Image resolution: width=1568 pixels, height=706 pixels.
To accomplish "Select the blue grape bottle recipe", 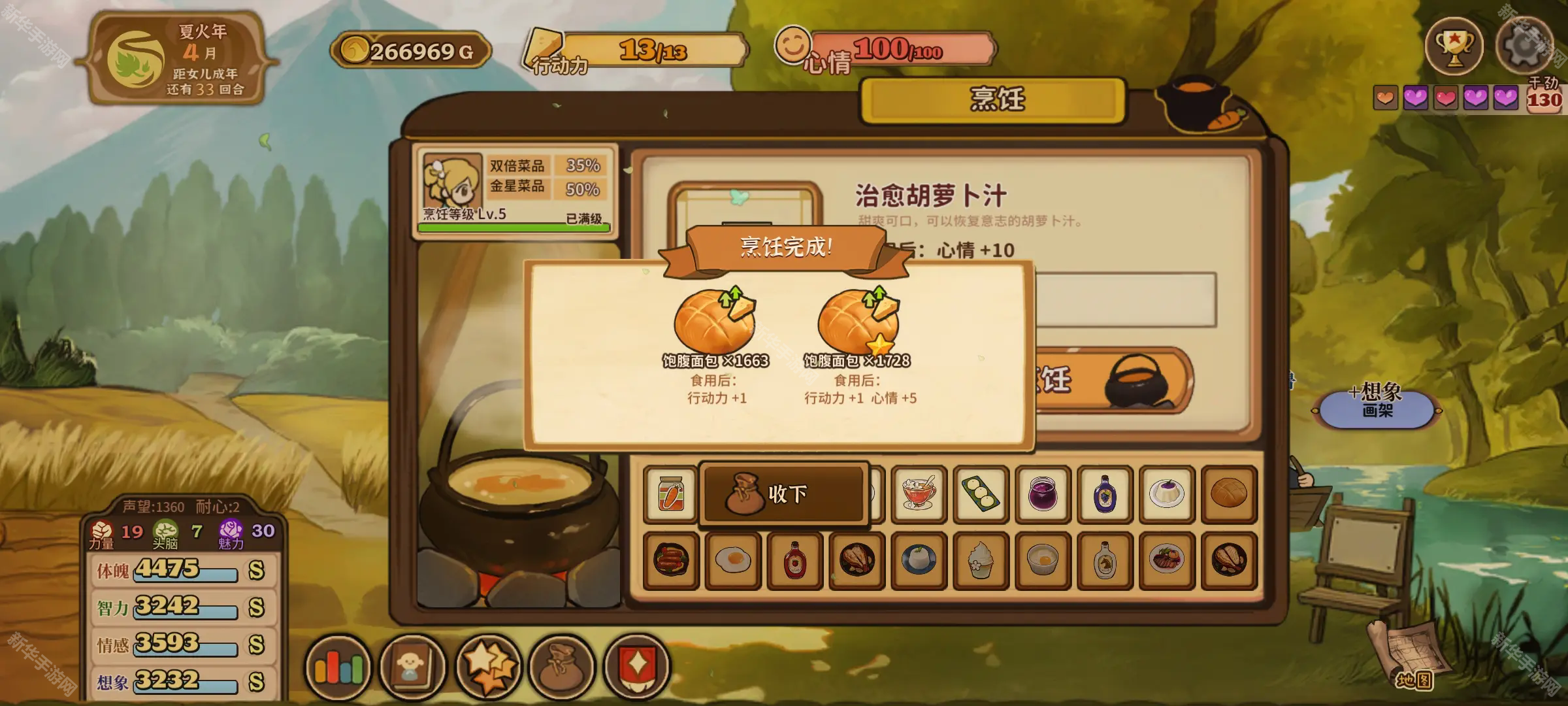I will click(x=1105, y=495).
